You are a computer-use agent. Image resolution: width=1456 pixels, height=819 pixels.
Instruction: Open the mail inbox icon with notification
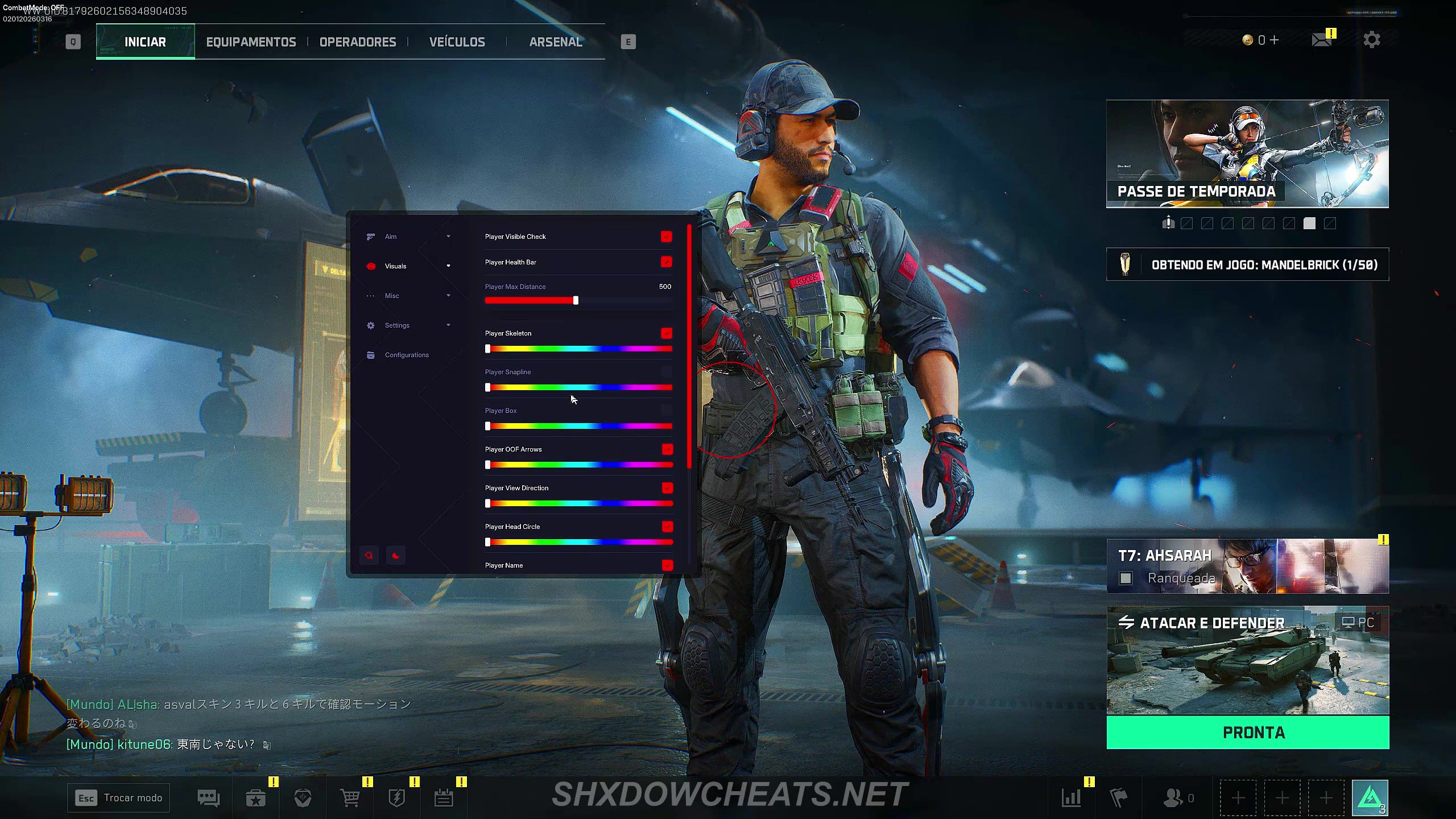click(x=1322, y=40)
